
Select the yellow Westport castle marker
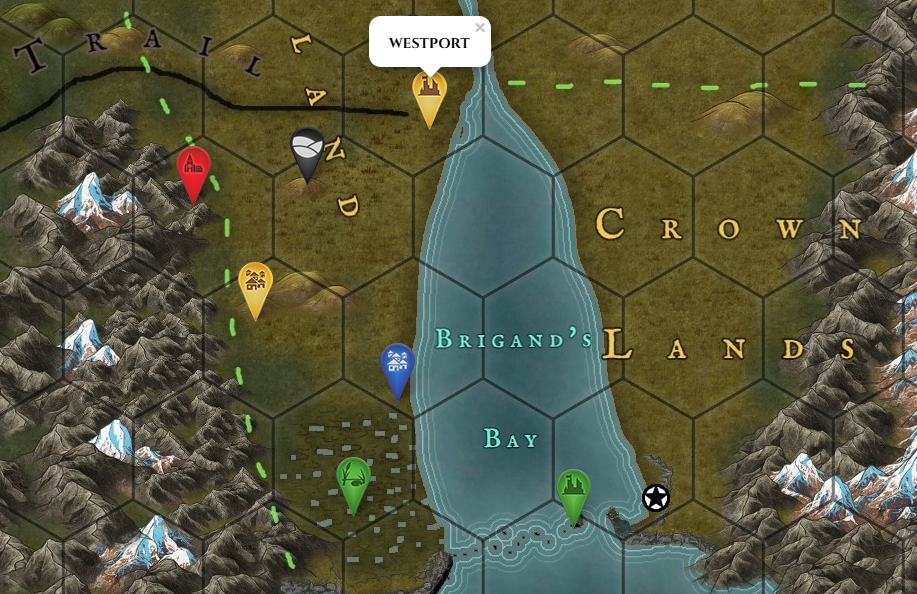429,93
